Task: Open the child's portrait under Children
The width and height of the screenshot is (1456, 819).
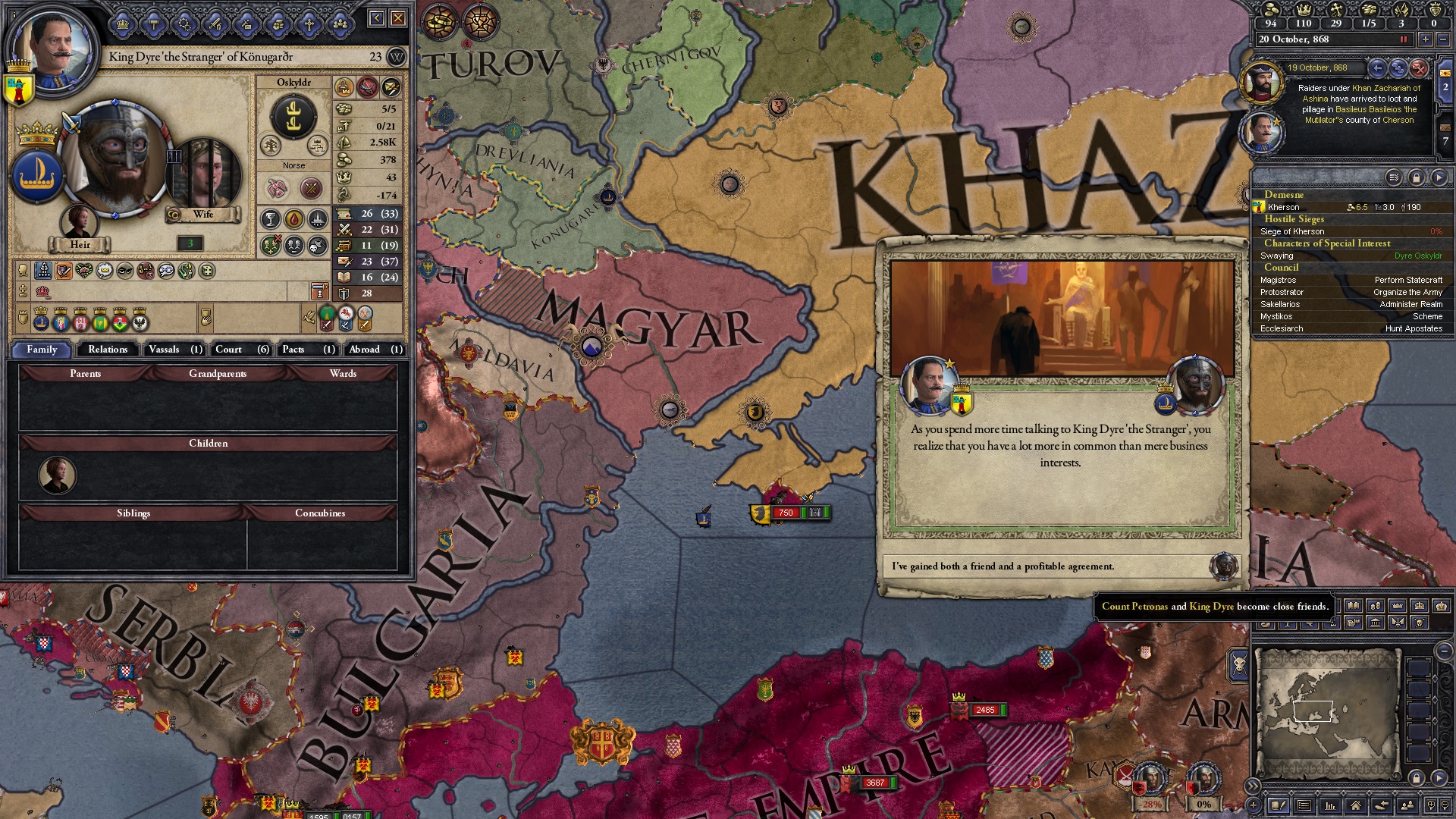Action: [58, 475]
